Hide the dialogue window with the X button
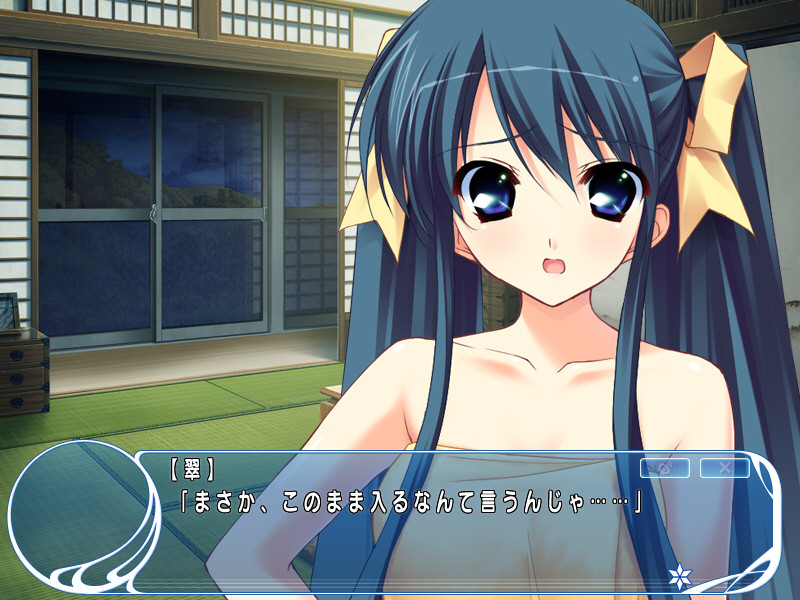The height and width of the screenshot is (600, 800). point(725,468)
